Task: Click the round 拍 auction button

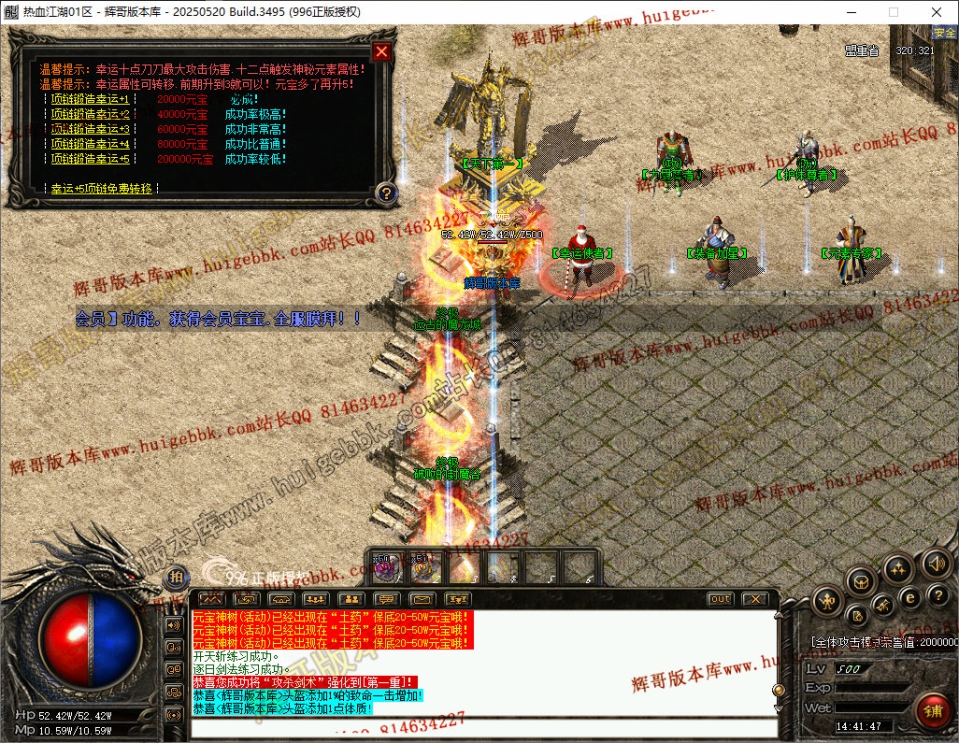Action: click(x=176, y=576)
